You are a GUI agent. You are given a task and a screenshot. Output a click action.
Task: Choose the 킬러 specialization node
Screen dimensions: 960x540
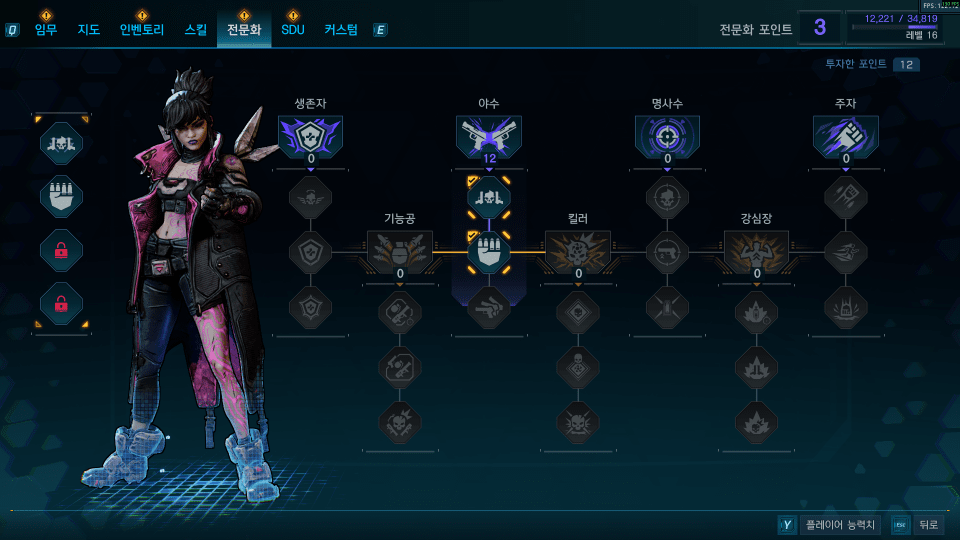578,251
